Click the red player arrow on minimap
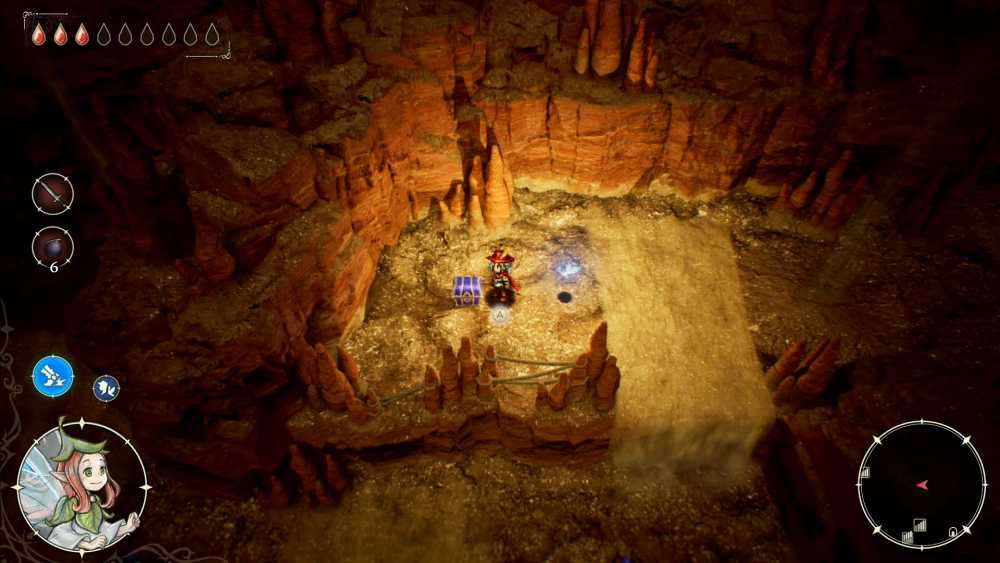Image resolution: width=1000 pixels, height=563 pixels. [x=921, y=485]
